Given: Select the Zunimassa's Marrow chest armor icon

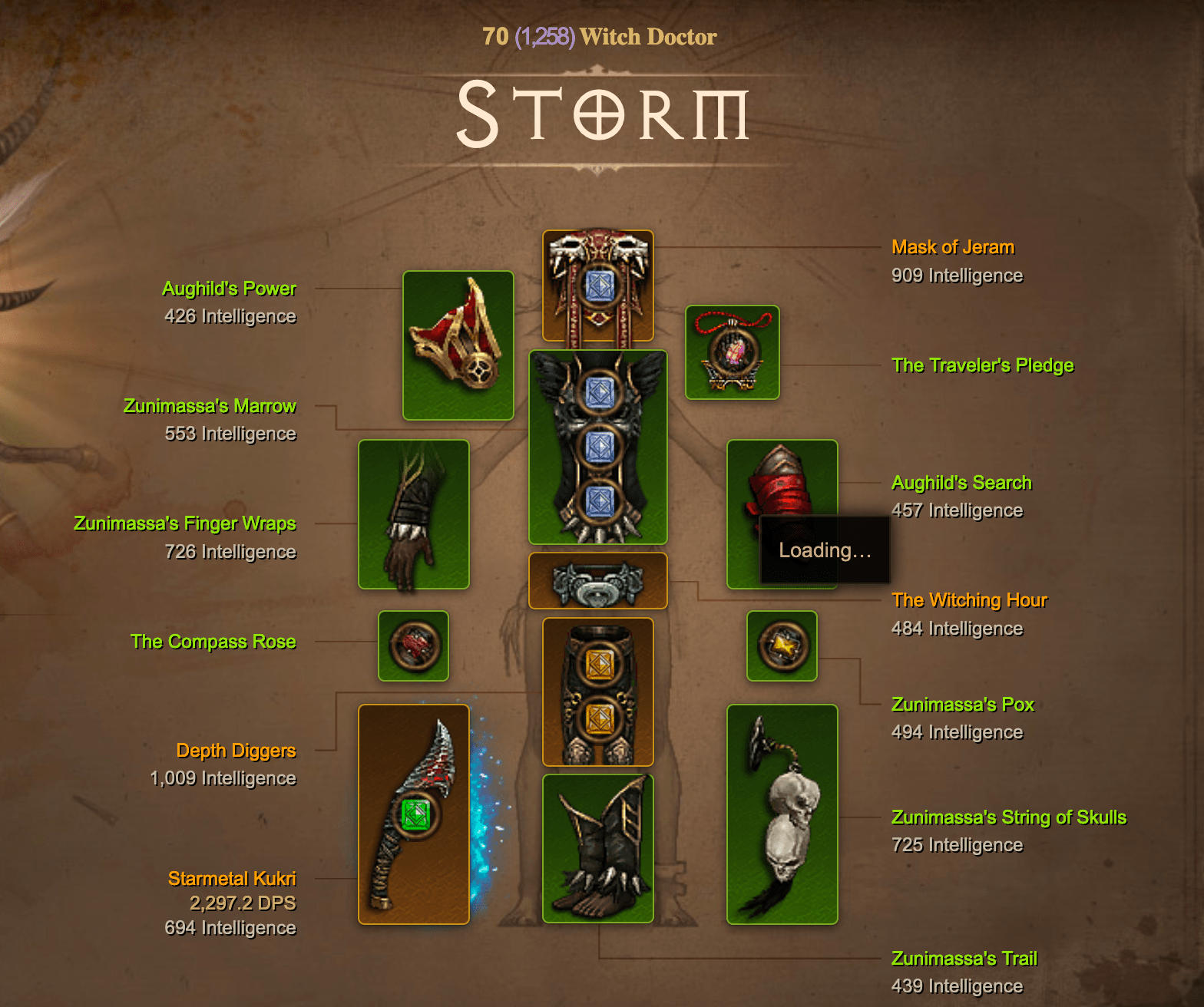Looking at the screenshot, I should tap(597, 447).
